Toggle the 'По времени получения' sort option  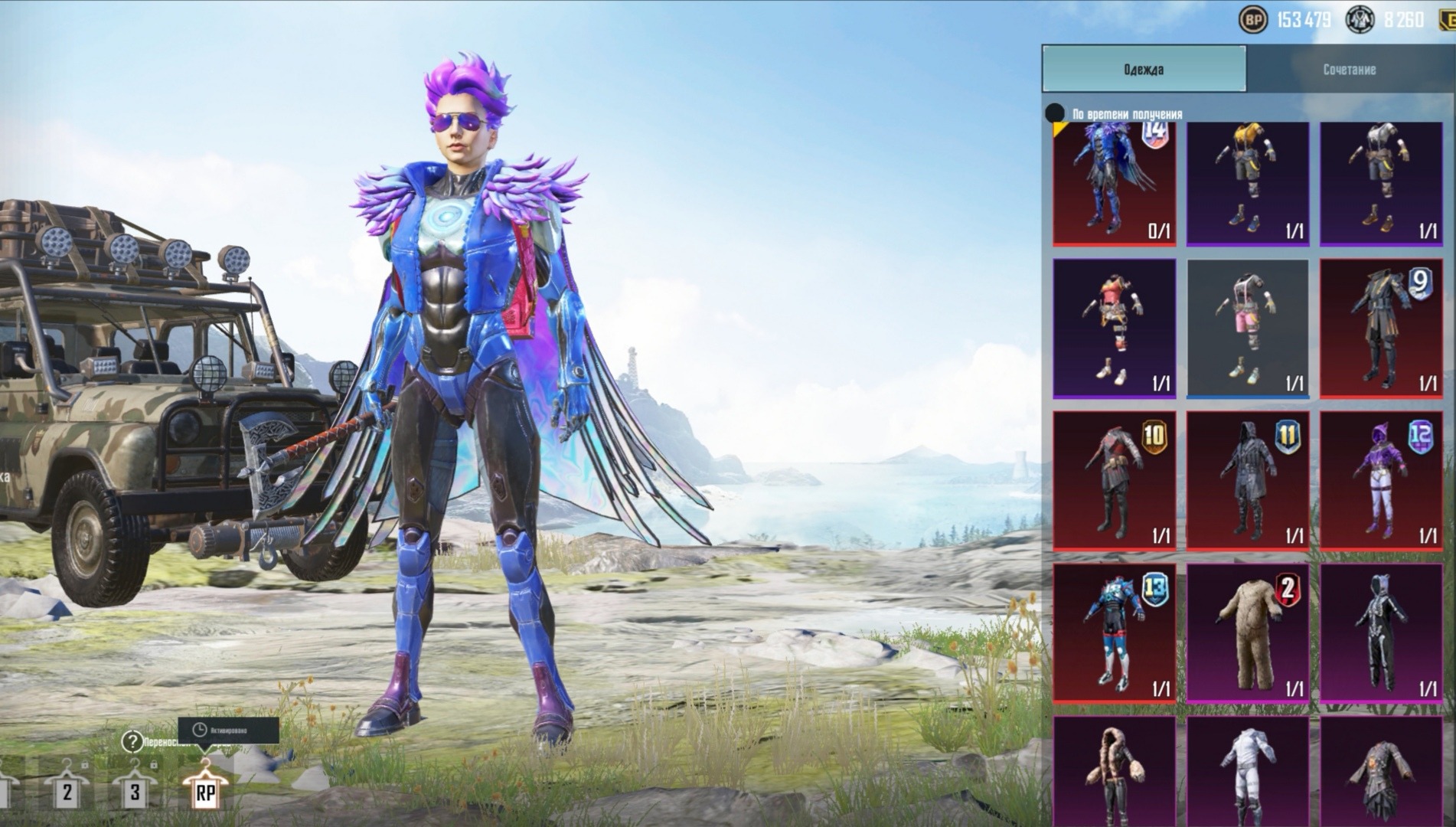point(1056,113)
